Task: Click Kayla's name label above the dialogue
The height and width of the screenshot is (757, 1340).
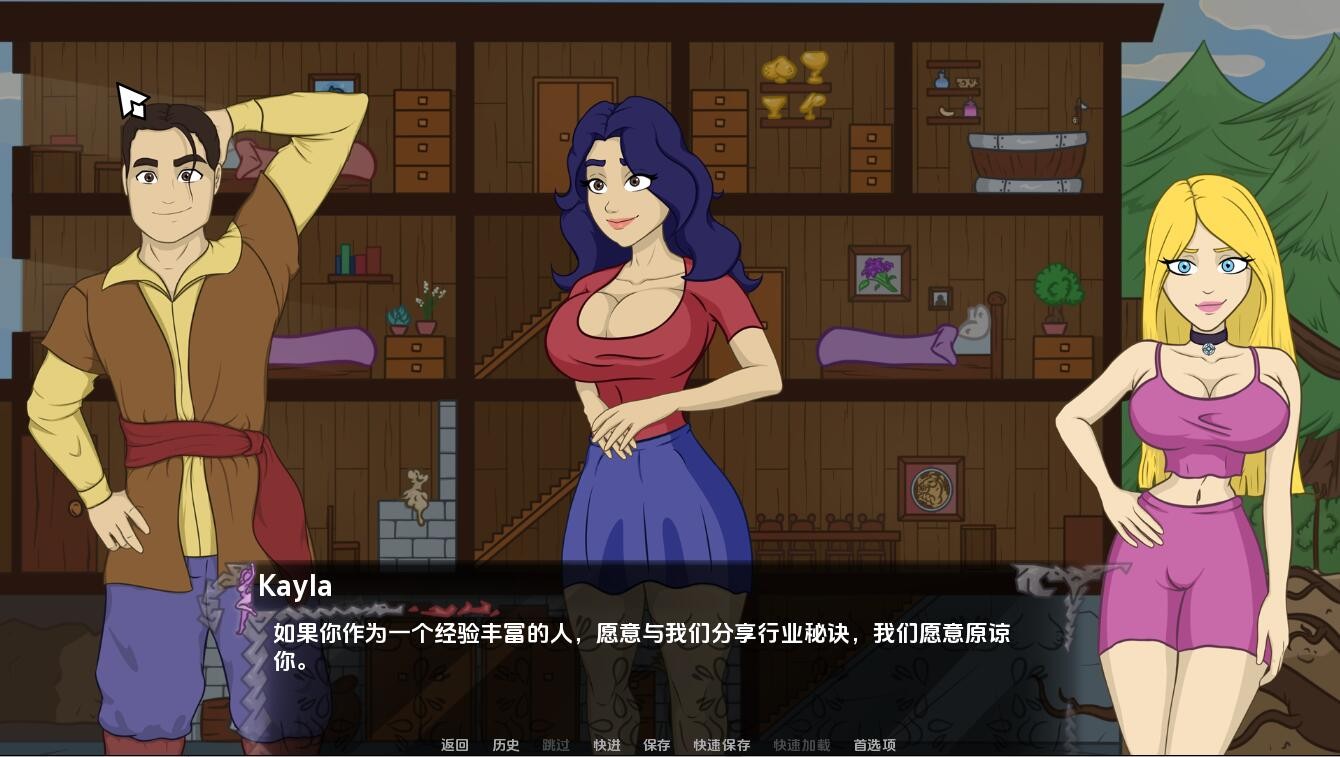Action: pyautogui.click(x=295, y=586)
